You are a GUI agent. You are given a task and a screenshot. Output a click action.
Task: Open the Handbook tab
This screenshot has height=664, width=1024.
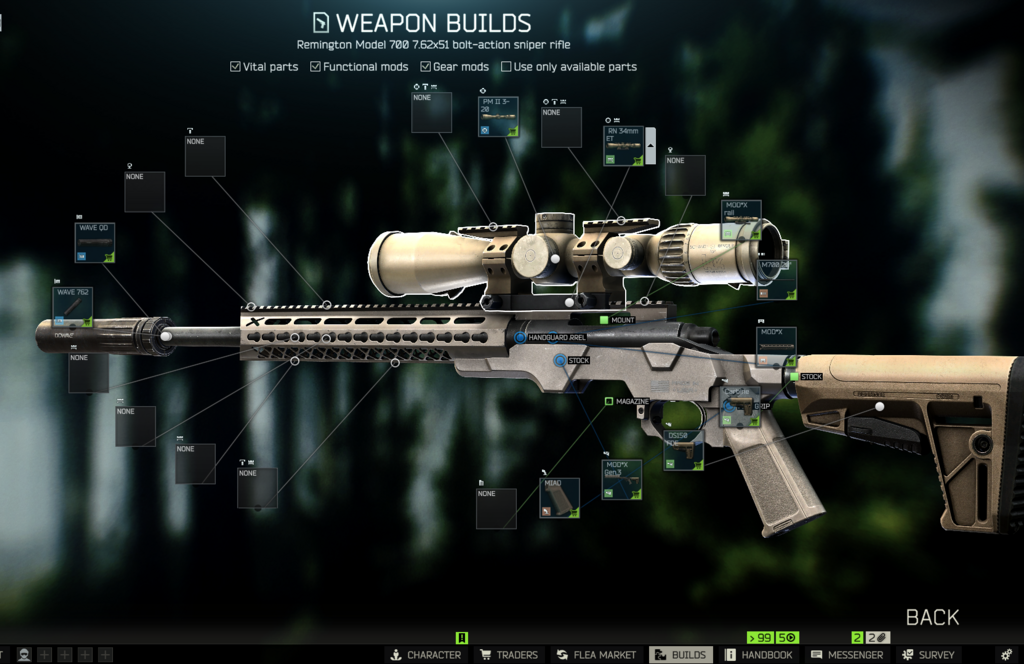point(759,655)
